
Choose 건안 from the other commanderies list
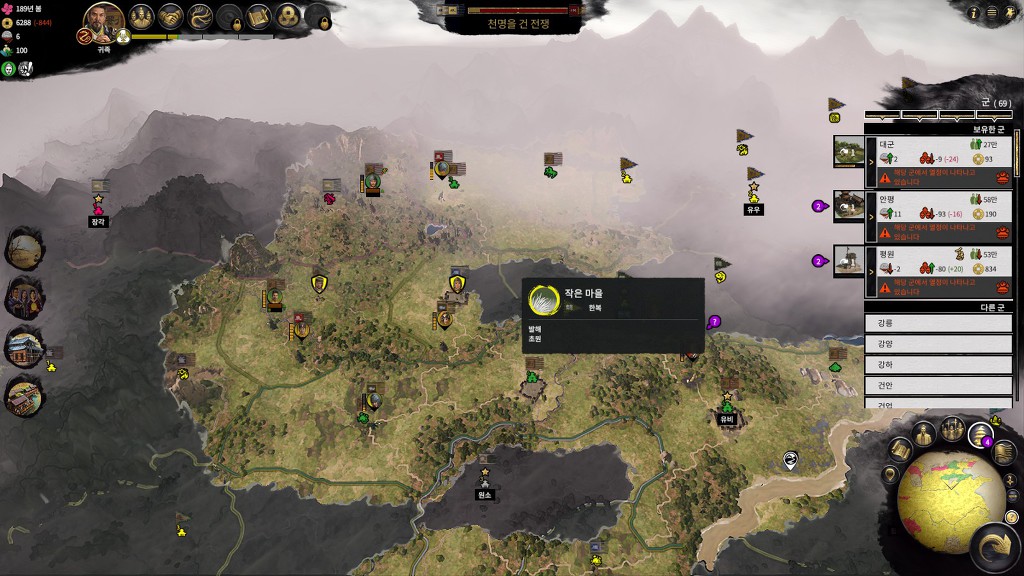[938, 383]
